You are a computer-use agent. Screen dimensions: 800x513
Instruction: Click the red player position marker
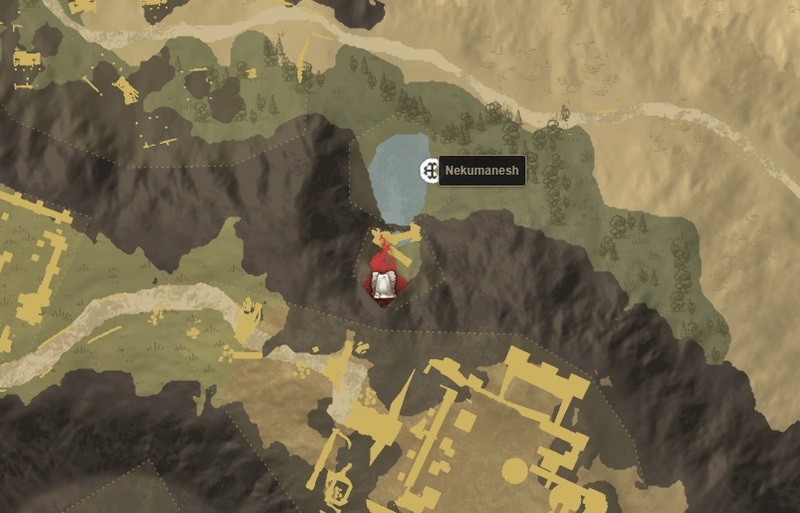(x=383, y=279)
